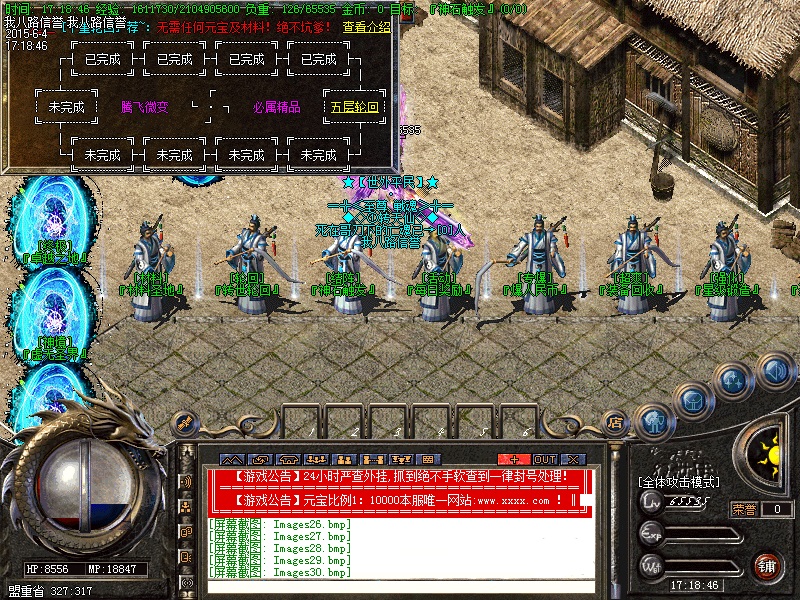
Task: Close the game with the X button
Action: (573, 459)
